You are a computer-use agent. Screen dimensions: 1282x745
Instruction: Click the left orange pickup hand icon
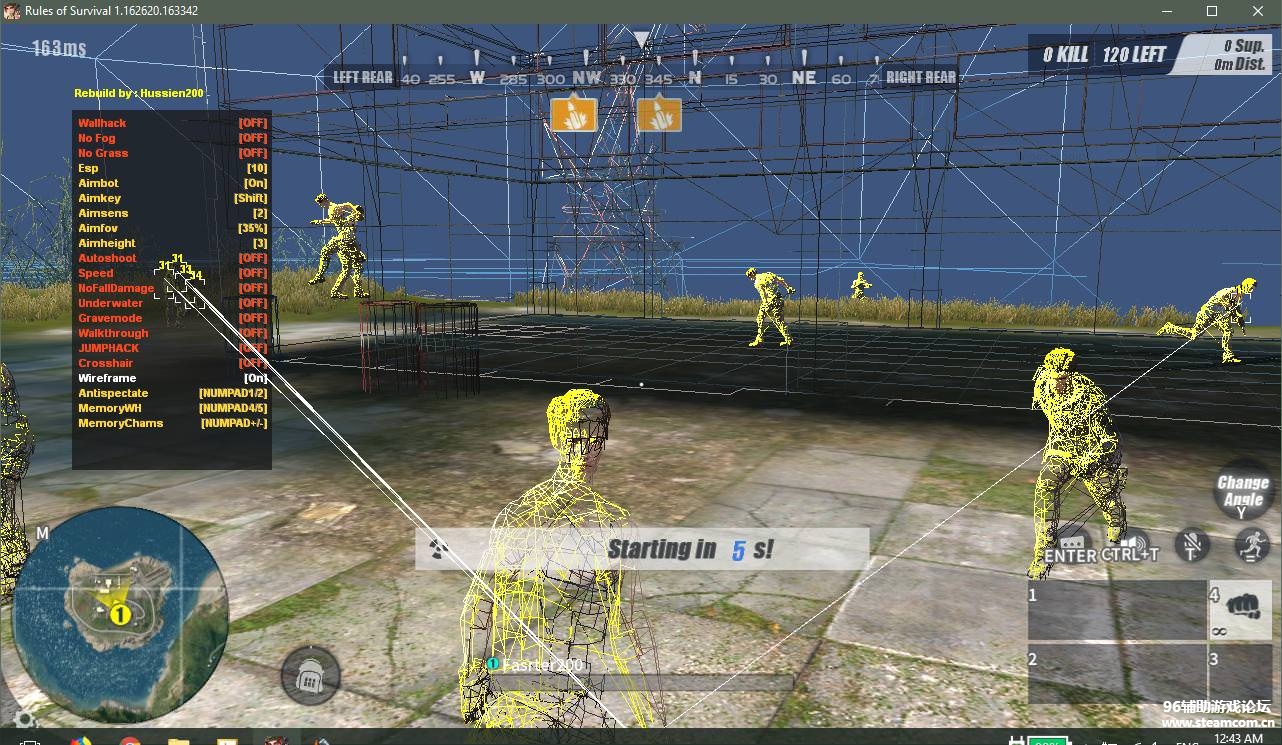point(575,114)
